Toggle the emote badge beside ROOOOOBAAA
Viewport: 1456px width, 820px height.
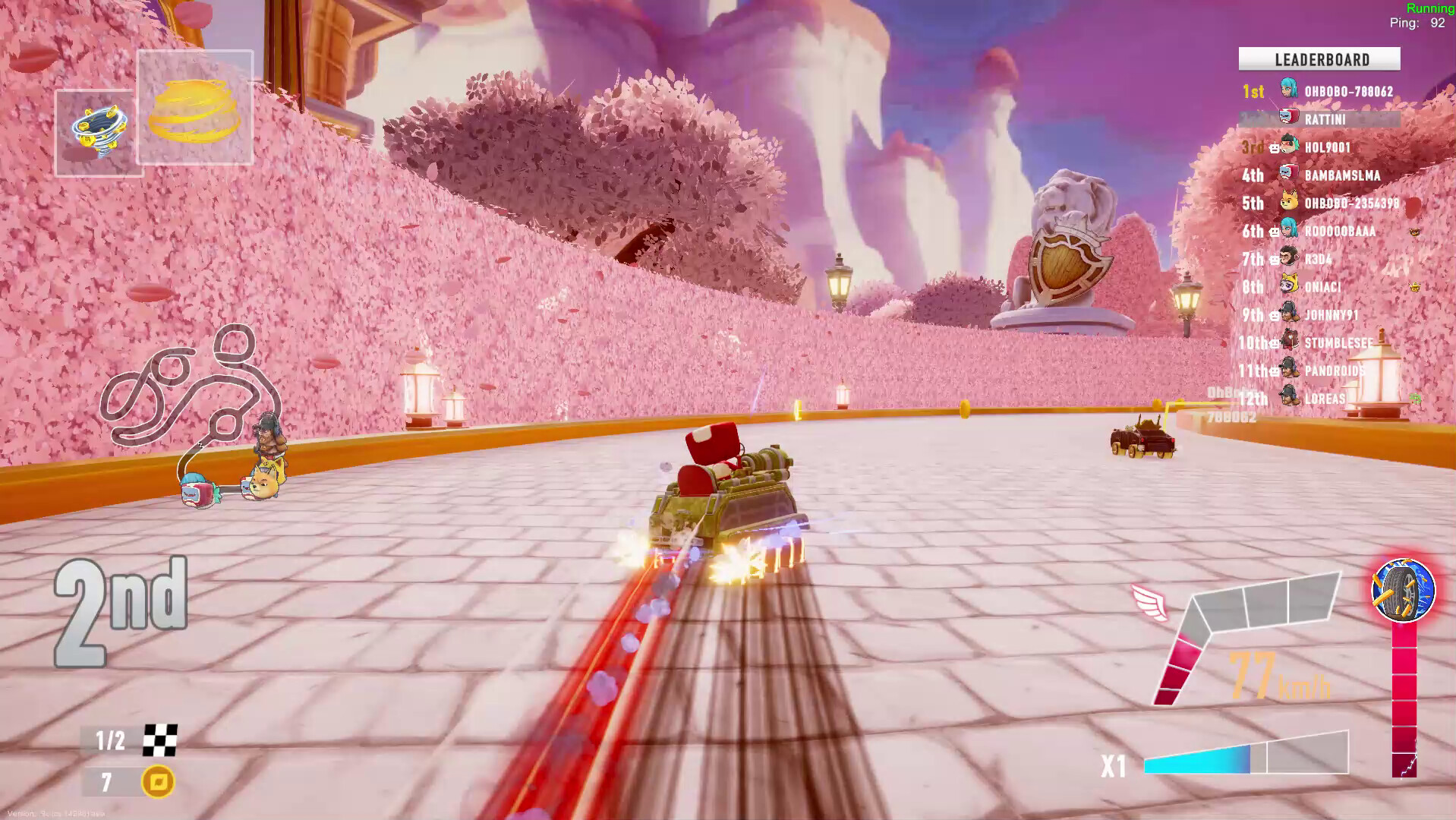pos(1415,232)
